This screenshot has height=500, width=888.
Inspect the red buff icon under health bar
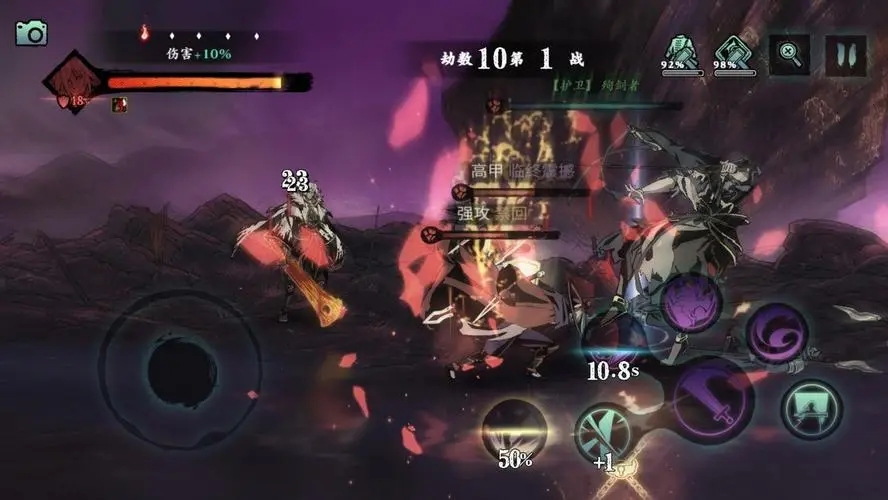tap(119, 104)
